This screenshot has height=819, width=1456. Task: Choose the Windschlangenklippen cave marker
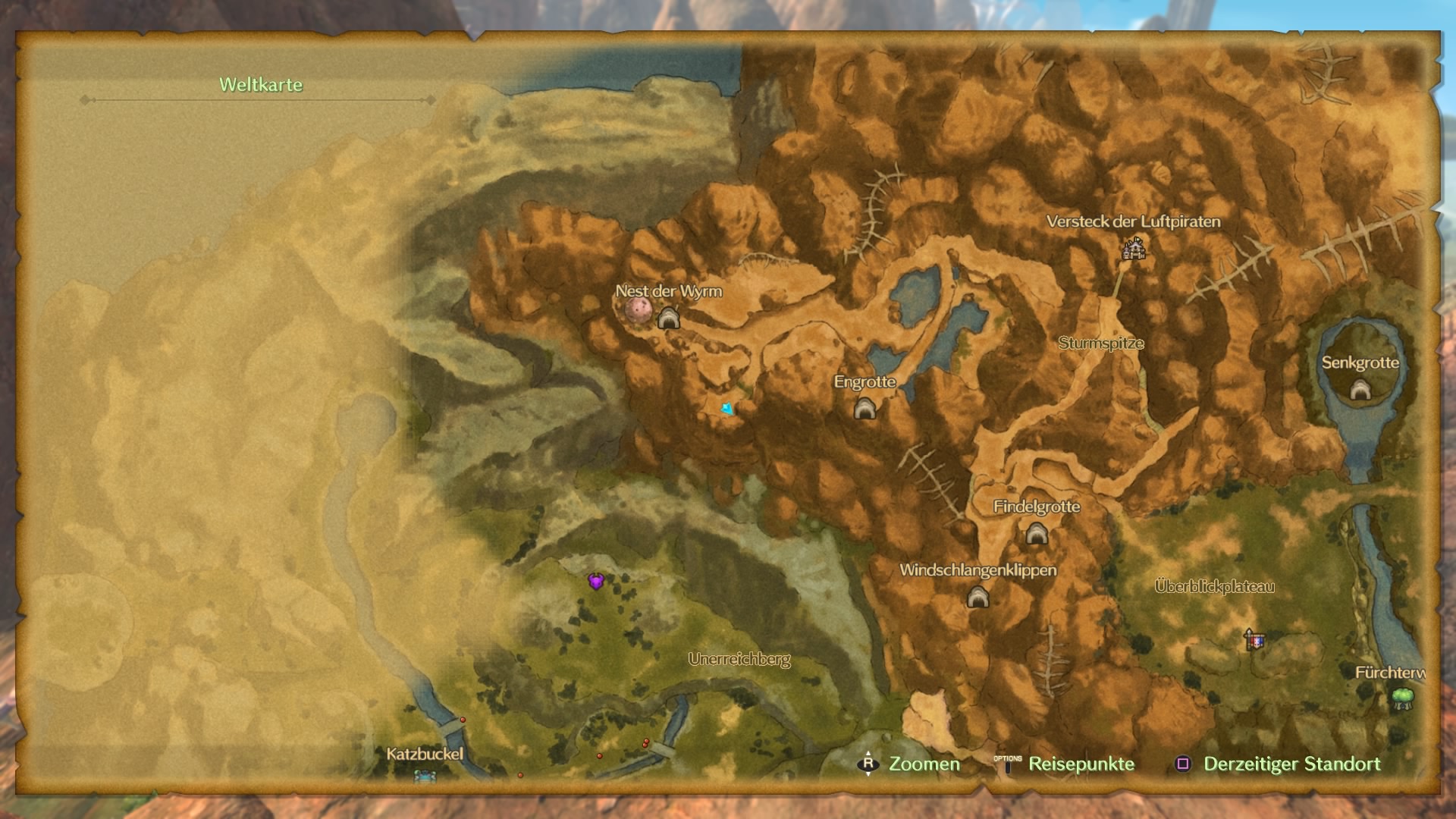[977, 598]
